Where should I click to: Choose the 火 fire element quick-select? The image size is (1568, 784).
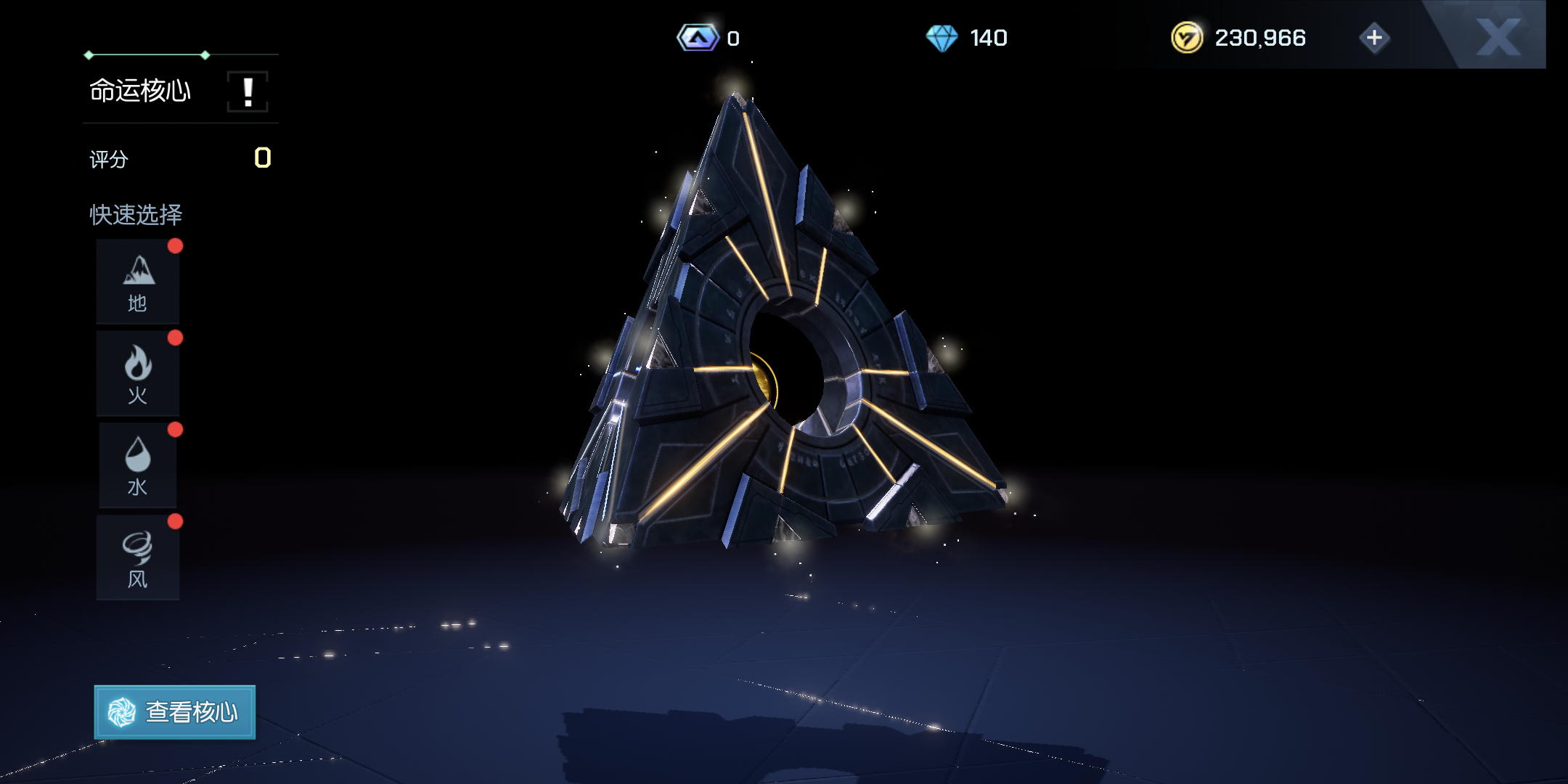[x=138, y=374]
